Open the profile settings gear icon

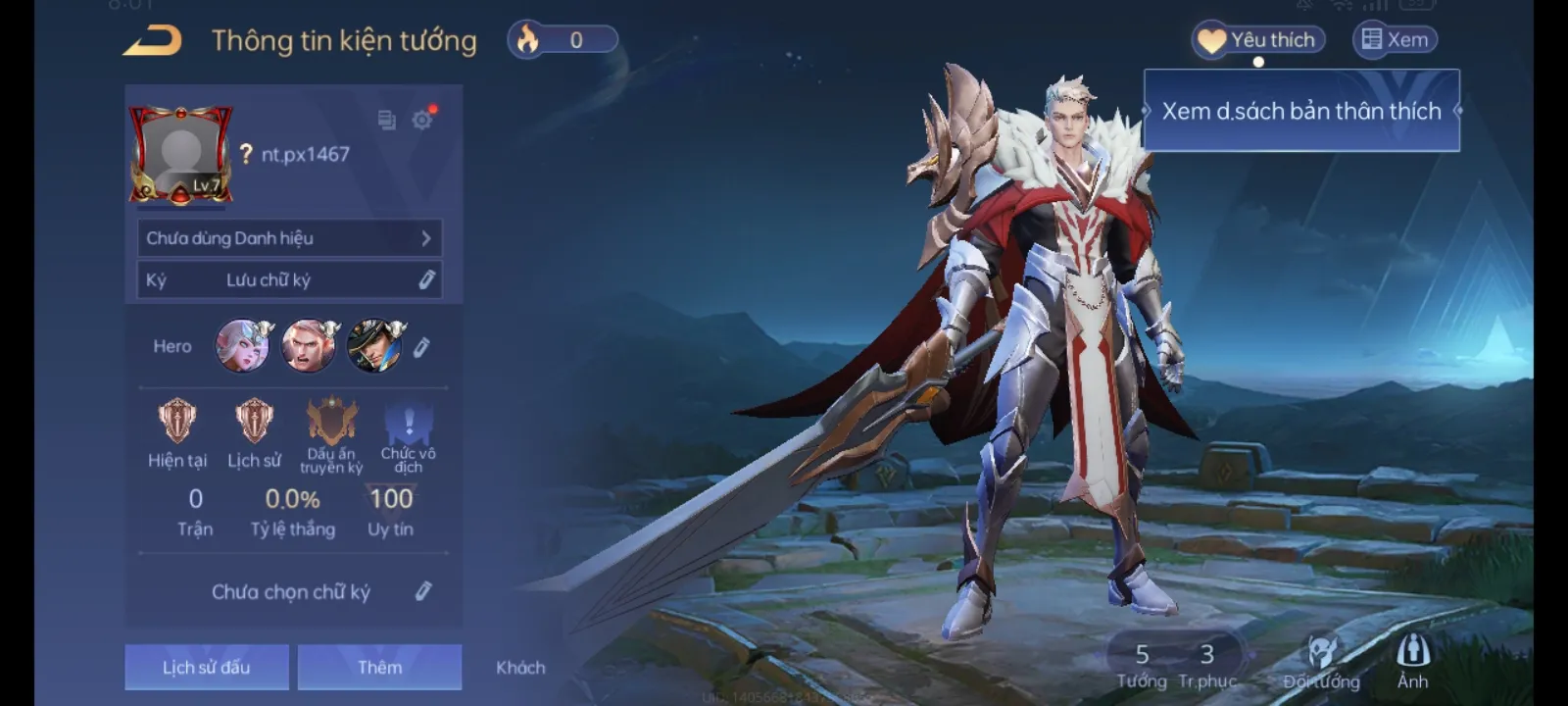[422, 121]
